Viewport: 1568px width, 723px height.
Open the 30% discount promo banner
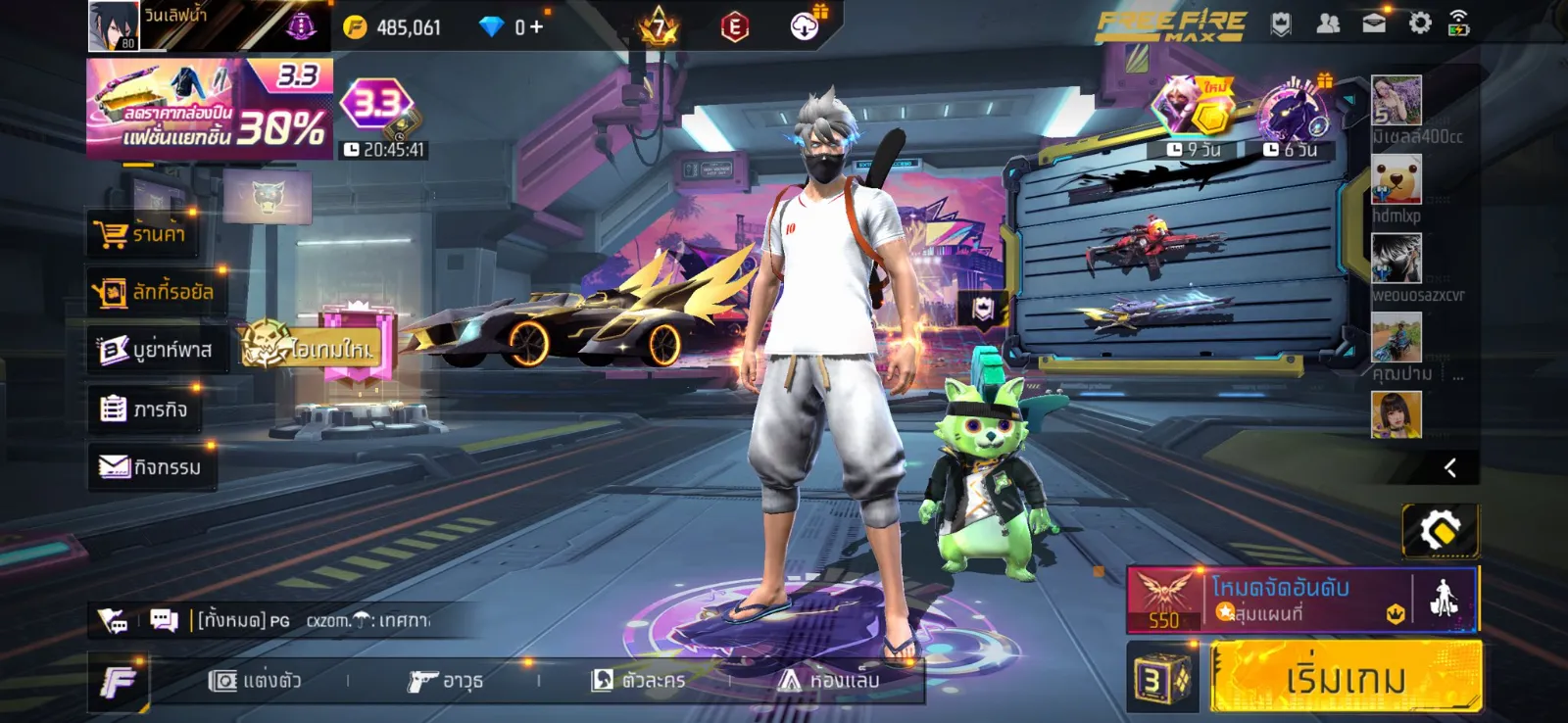coord(209,108)
